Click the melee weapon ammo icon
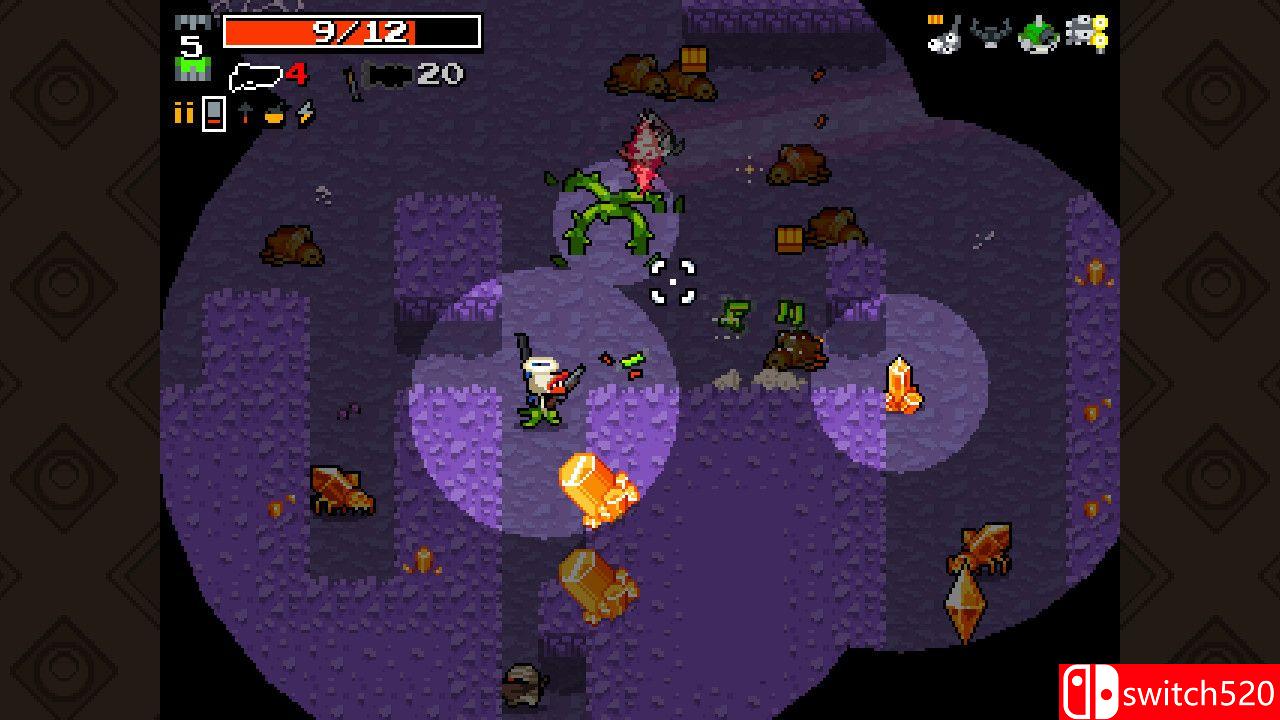Image resolution: width=1280 pixels, height=720 pixels. coord(246,112)
